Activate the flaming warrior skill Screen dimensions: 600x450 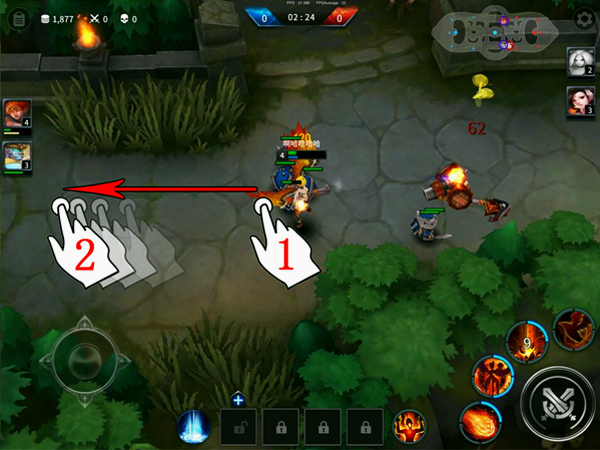coord(492,375)
